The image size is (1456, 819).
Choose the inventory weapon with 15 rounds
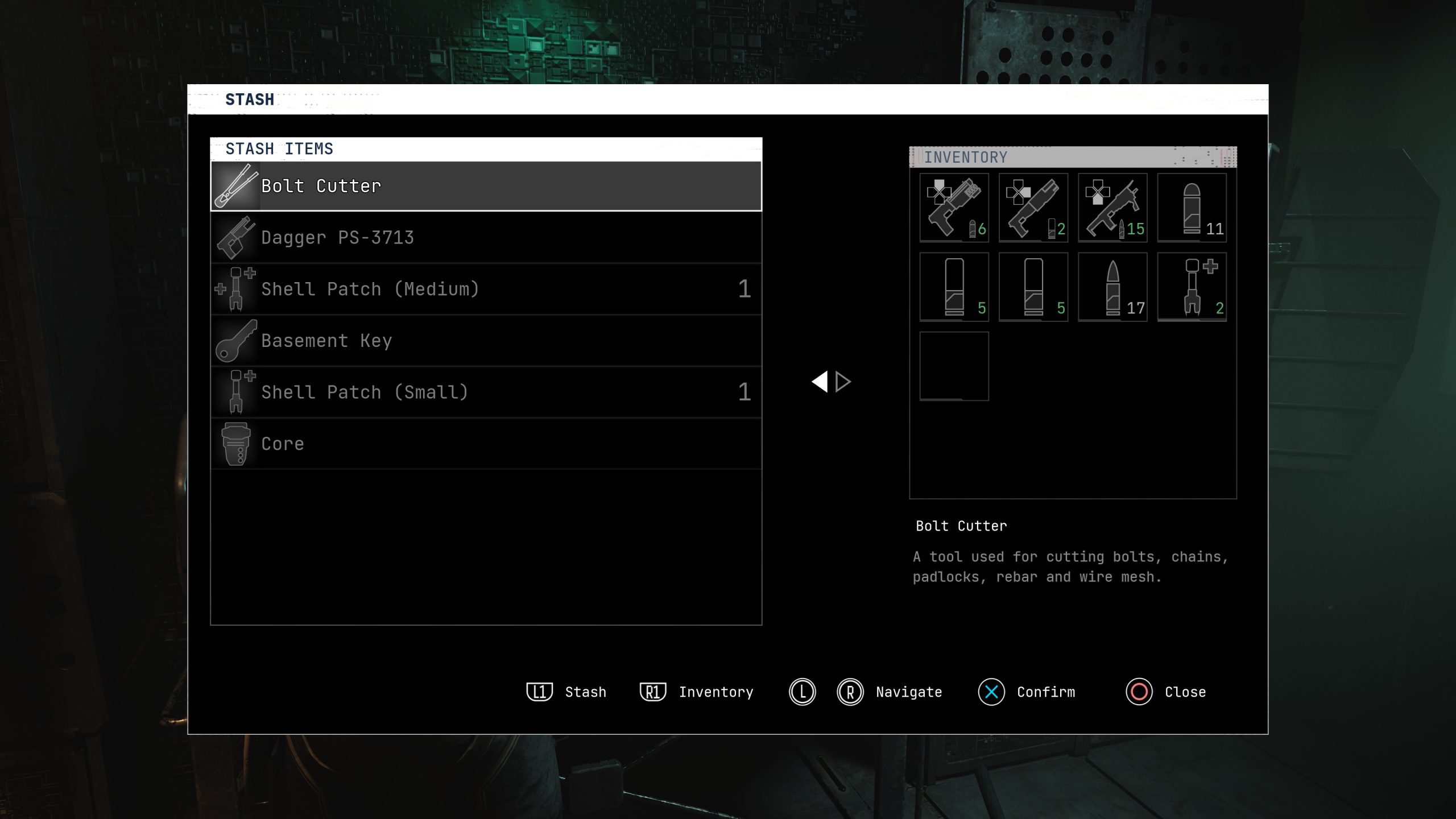pyautogui.click(x=1112, y=208)
